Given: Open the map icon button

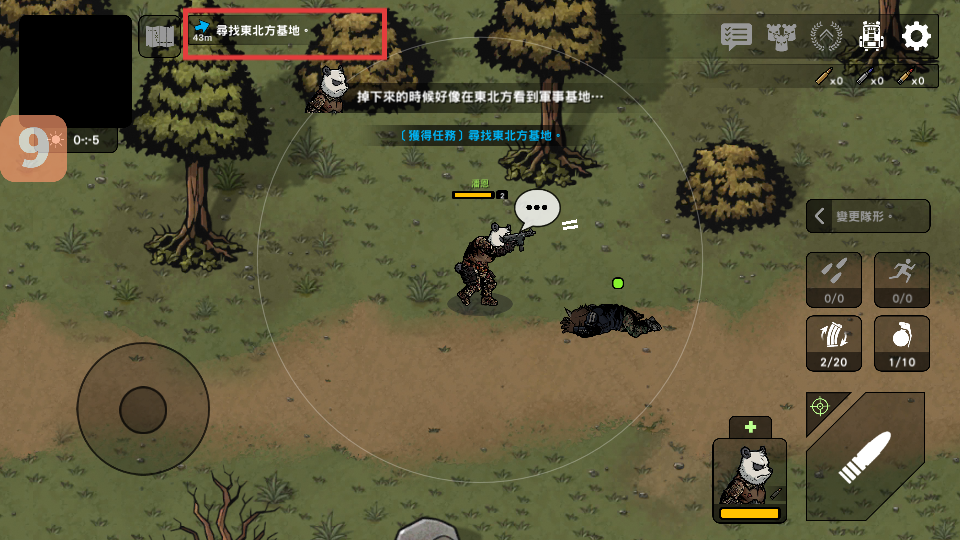Looking at the screenshot, I should pos(159,37).
